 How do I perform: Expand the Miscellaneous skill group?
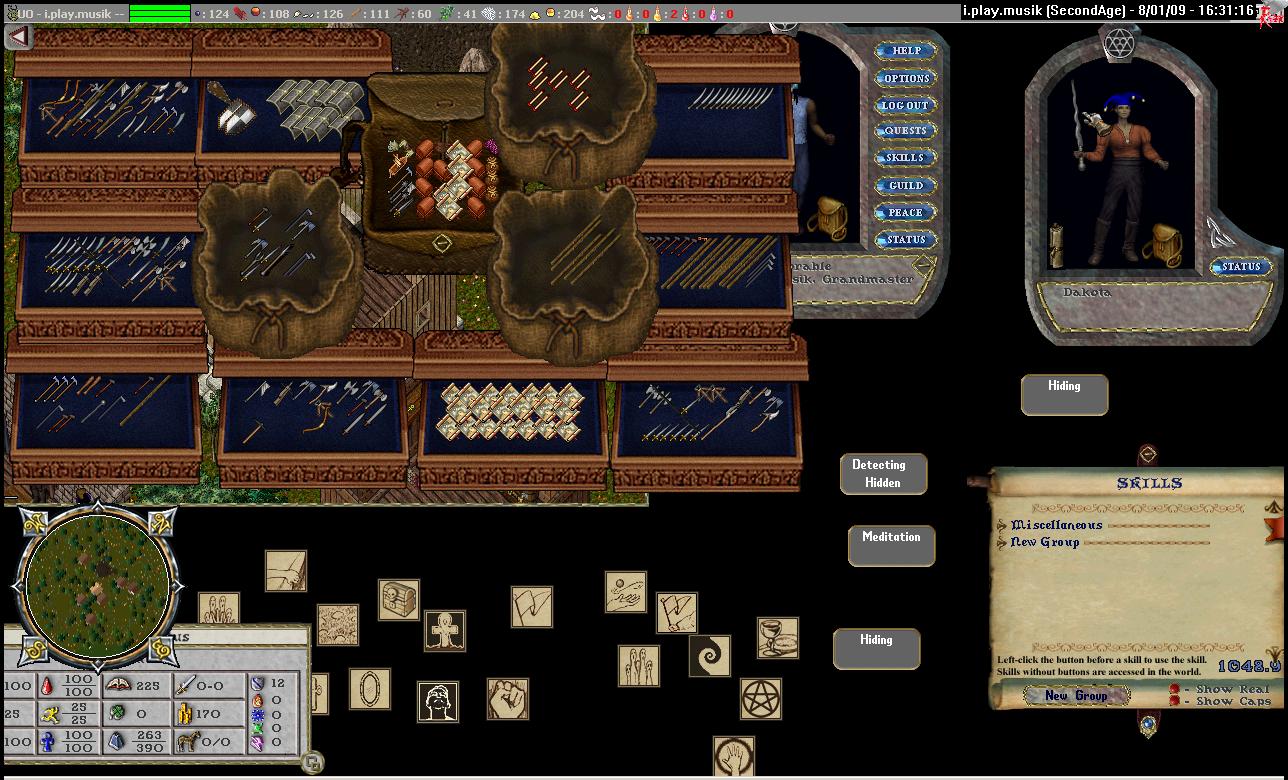[x=1003, y=525]
